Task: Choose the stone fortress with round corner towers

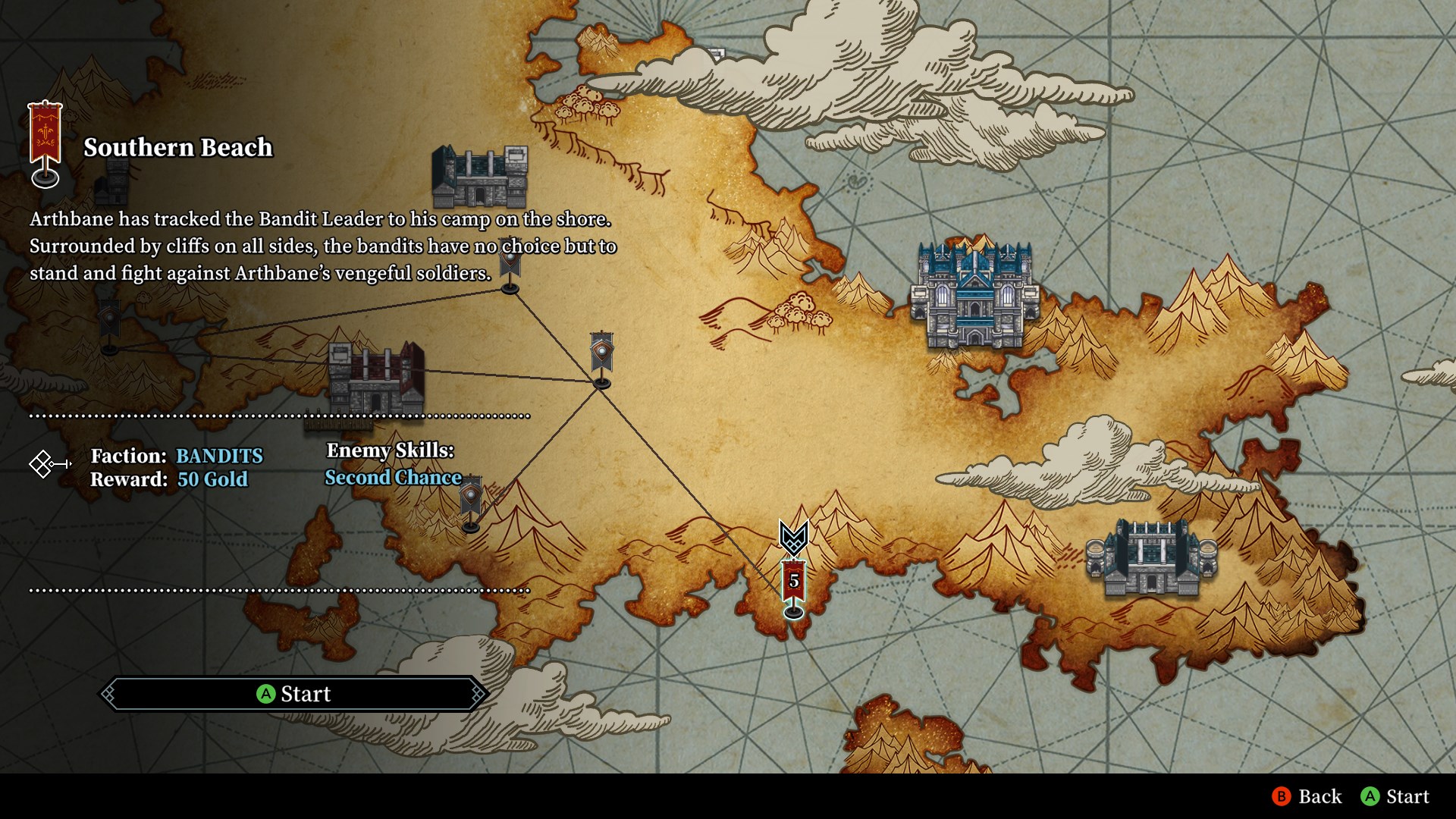Action: tap(1151, 559)
